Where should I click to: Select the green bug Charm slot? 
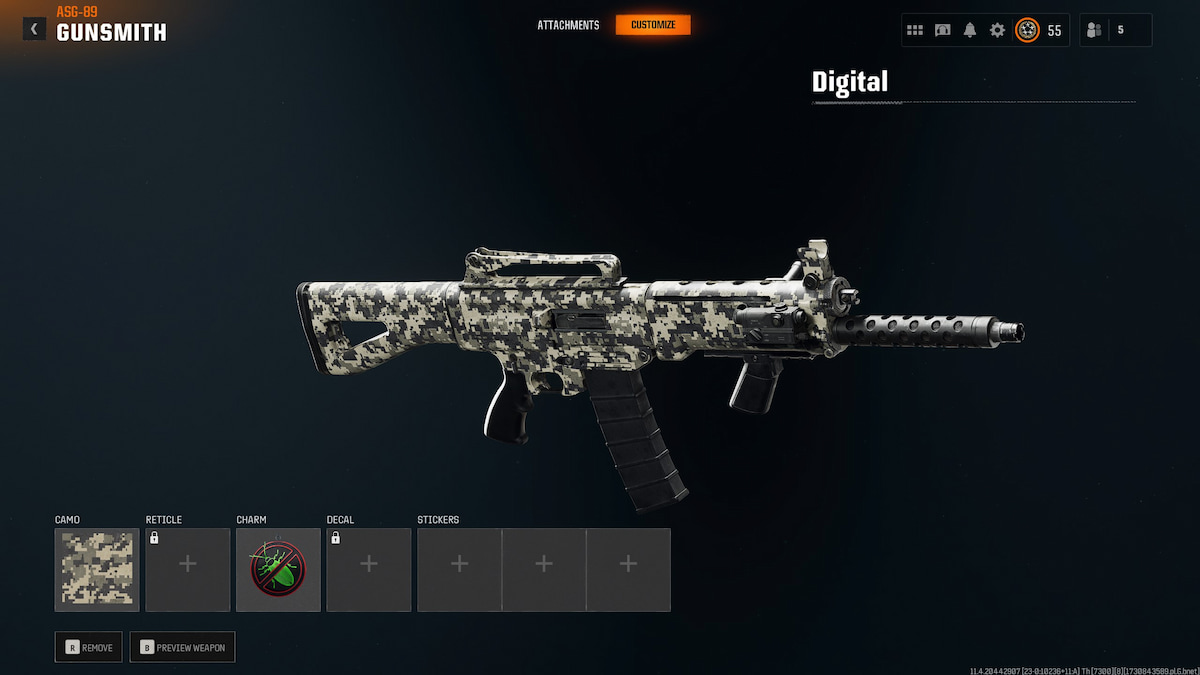click(x=278, y=569)
